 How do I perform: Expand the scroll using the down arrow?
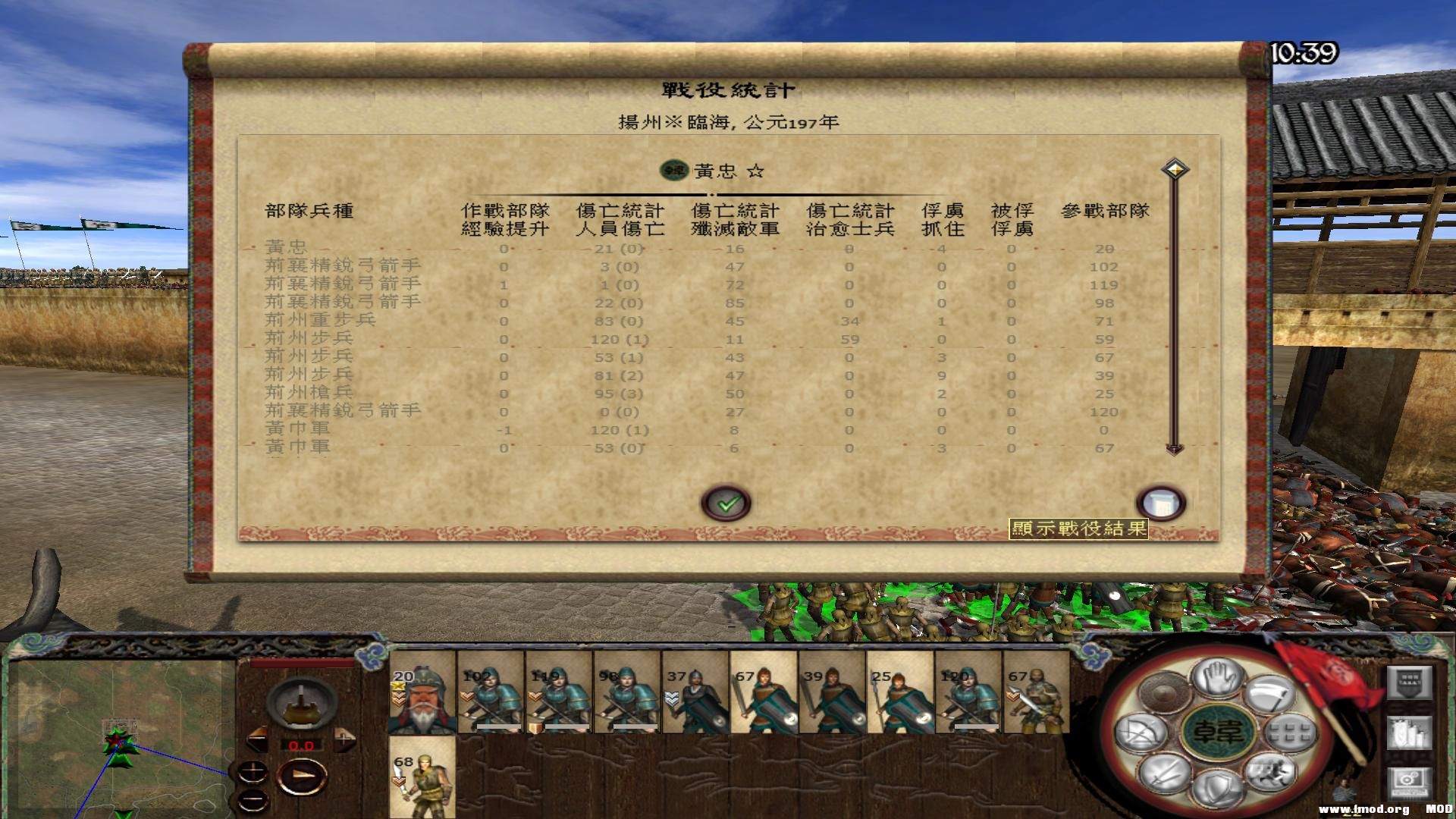(1175, 450)
